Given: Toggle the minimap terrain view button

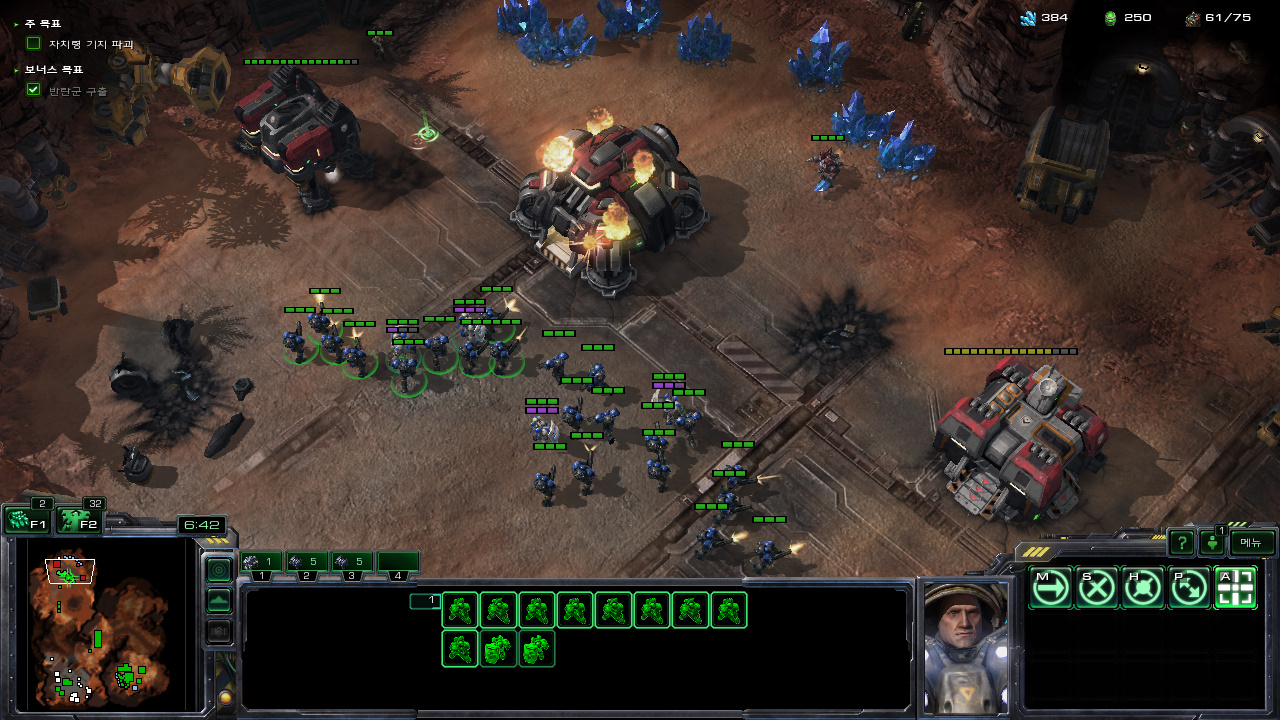Looking at the screenshot, I should point(218,601).
